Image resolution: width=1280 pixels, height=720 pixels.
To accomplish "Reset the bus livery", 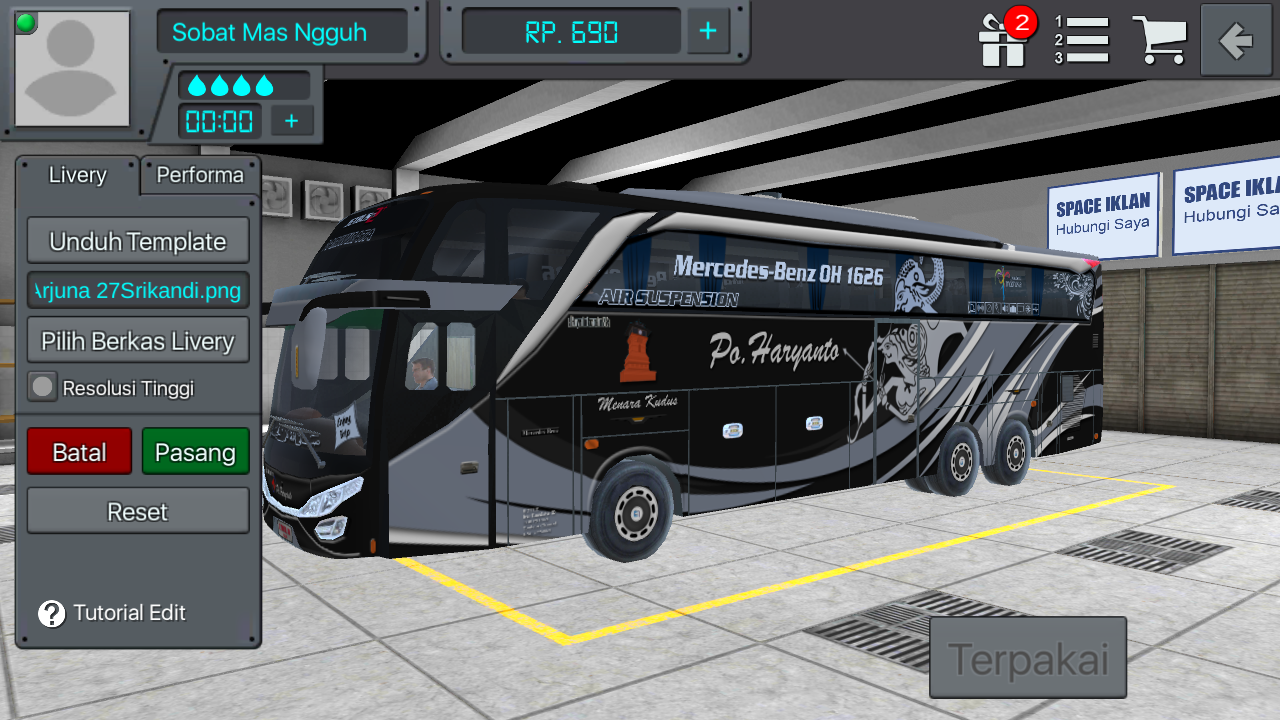I will (138, 511).
